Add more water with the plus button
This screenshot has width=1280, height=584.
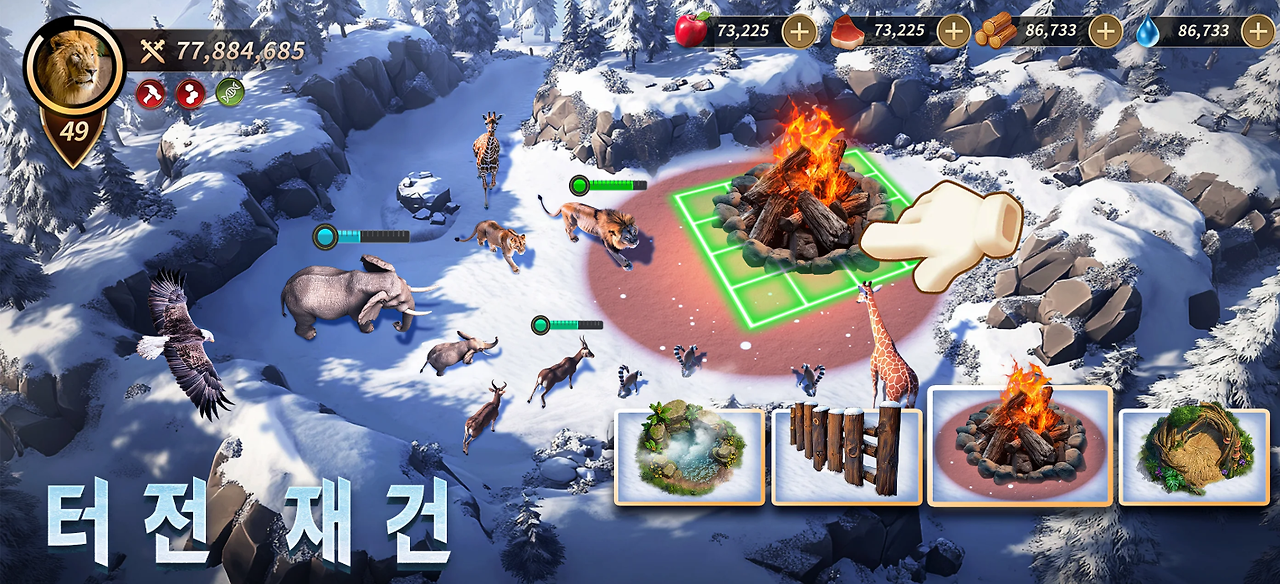(1257, 31)
